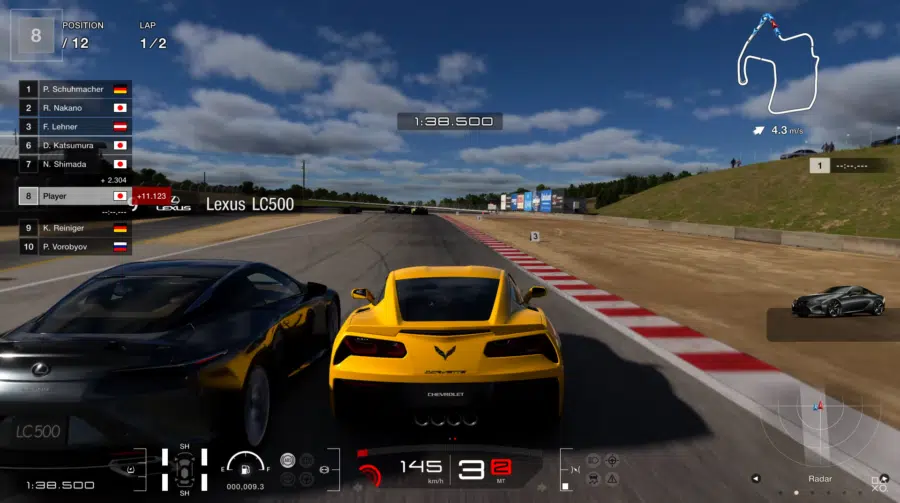Screen dimensions: 900x503
Task: Select P. Schuhmacher in the standings list
Action: 75,89
